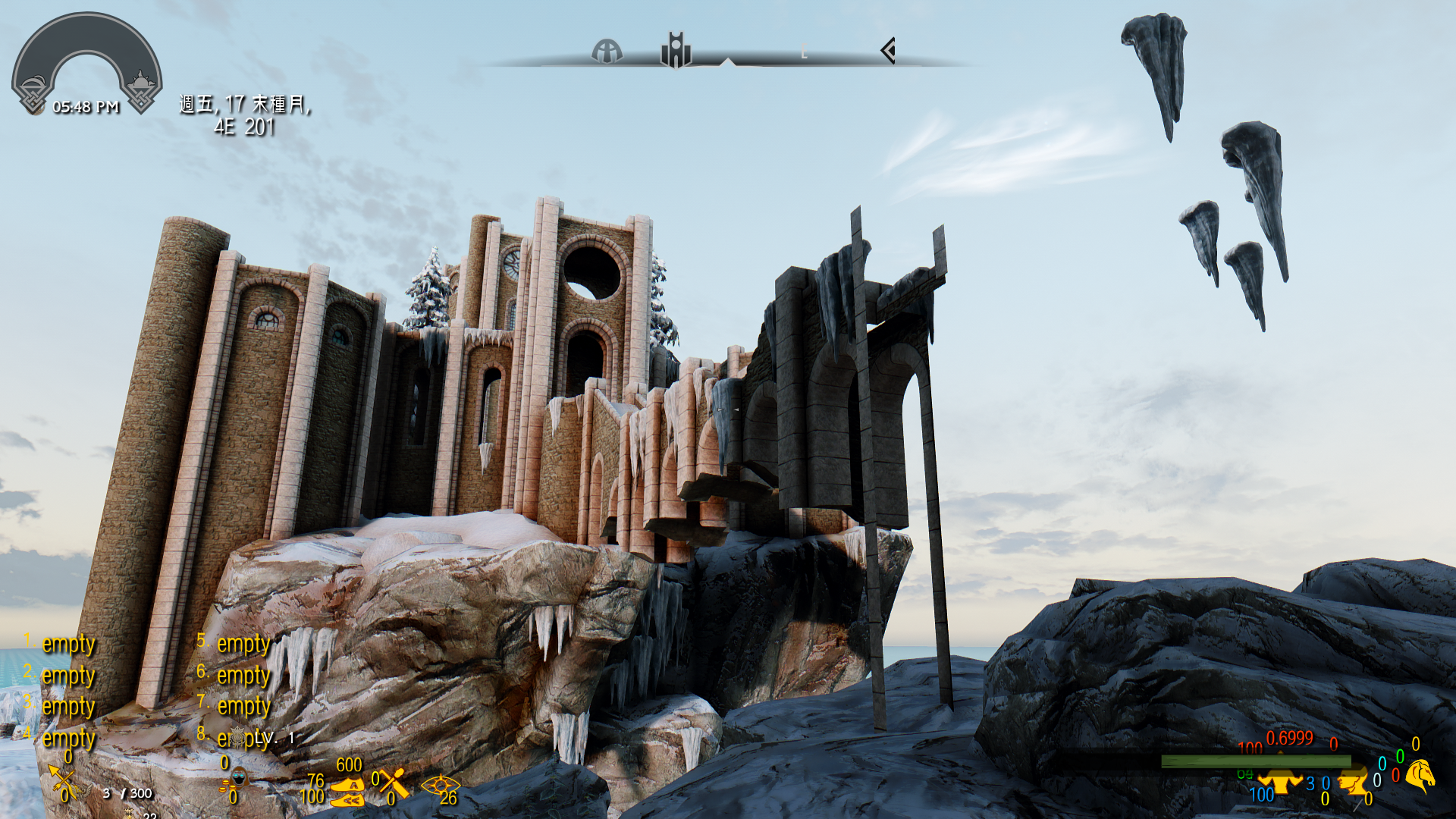This screenshot has width=1456, height=819.
Task: Click the yellow horse head icon
Action: point(1420,776)
